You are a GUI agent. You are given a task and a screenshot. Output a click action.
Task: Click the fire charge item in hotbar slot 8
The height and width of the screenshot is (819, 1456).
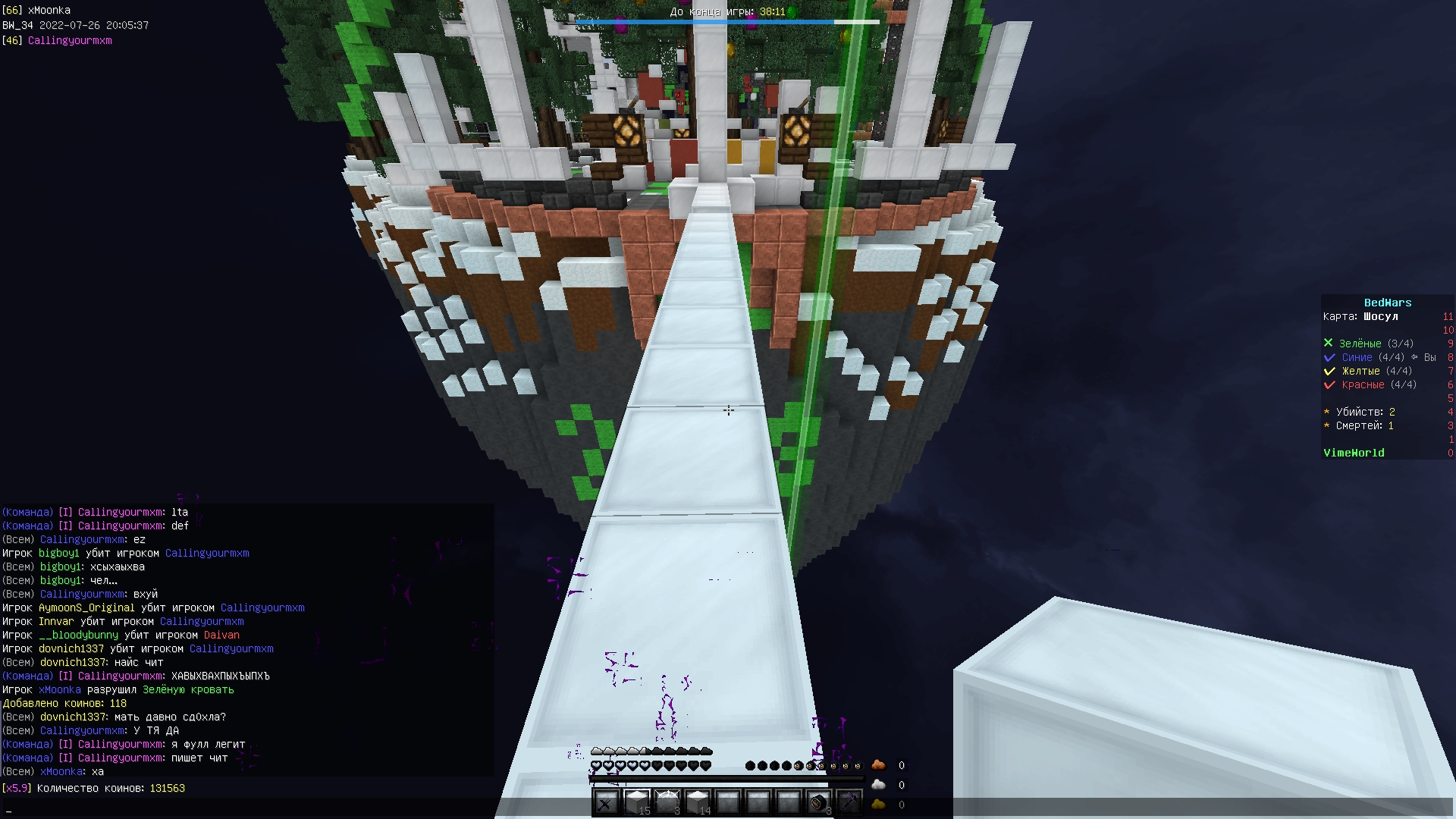(817, 800)
